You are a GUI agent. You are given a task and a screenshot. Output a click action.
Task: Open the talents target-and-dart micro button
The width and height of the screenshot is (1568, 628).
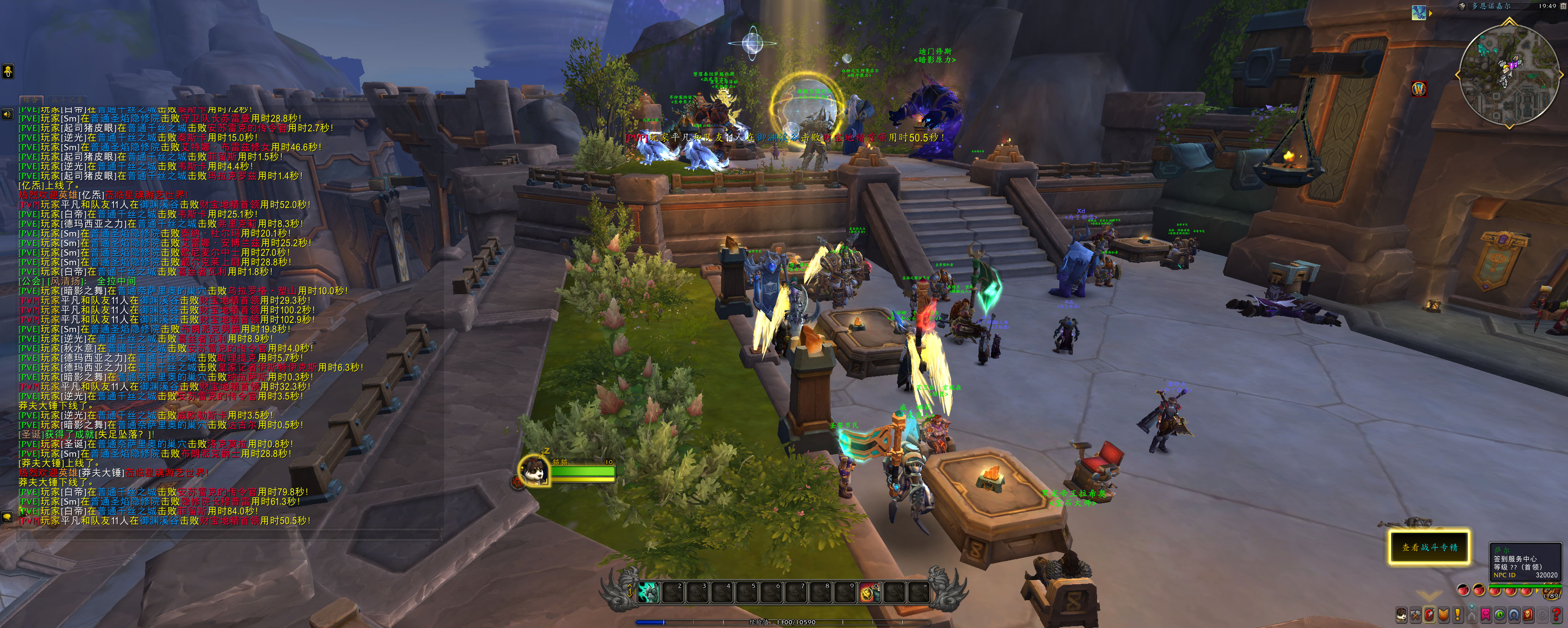tap(1430, 615)
